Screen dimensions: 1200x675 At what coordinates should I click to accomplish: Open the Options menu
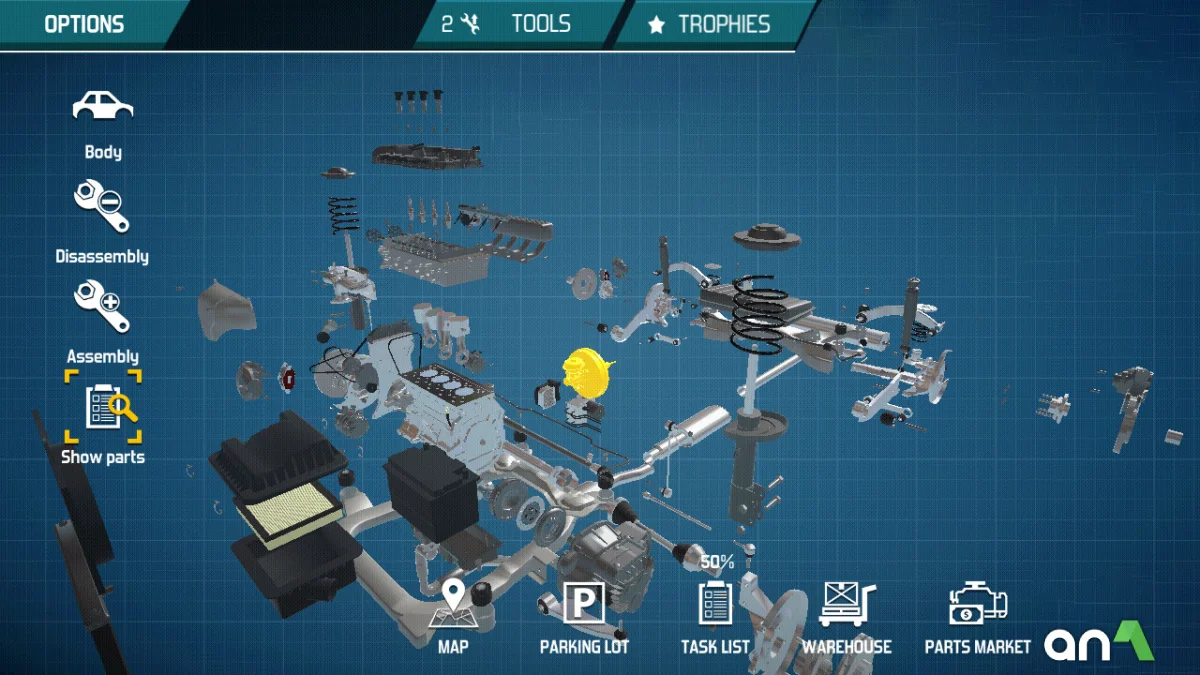[84, 24]
